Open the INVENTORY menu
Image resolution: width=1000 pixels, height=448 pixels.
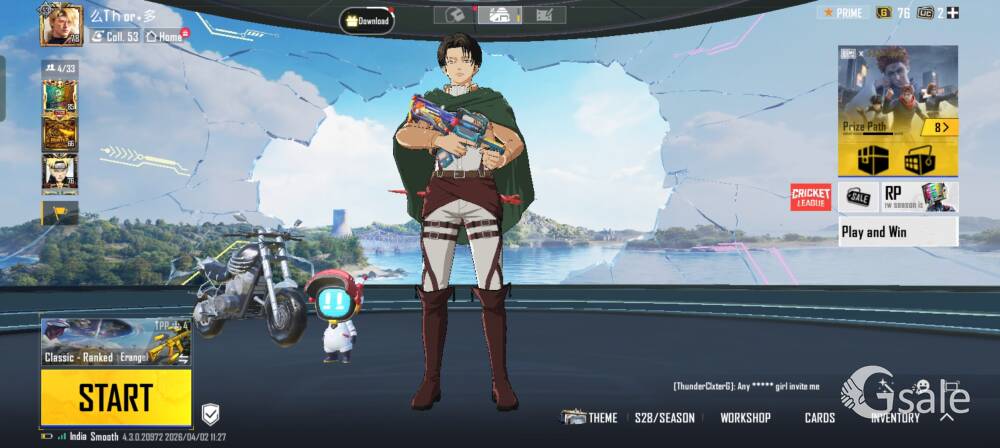click(895, 418)
